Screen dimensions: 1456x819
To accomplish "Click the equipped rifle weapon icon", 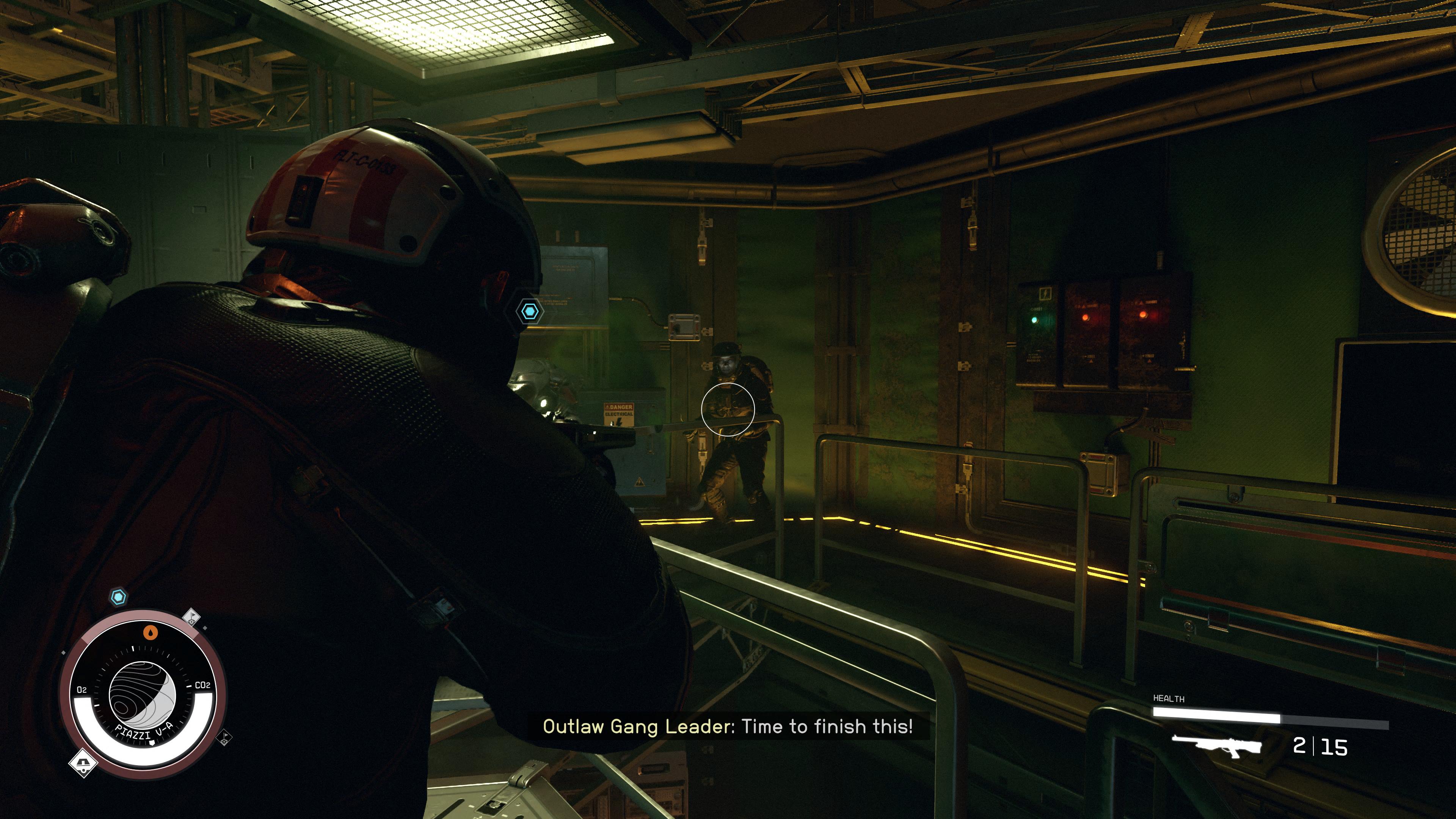I will pyautogui.click(x=1217, y=746).
